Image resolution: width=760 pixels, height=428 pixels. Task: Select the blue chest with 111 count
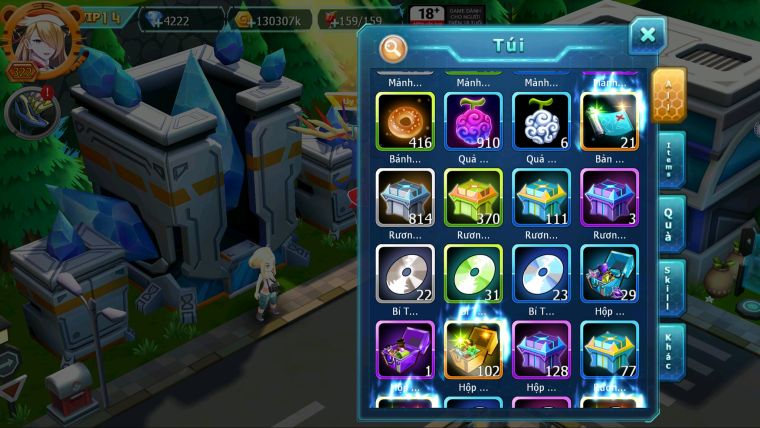click(x=541, y=197)
